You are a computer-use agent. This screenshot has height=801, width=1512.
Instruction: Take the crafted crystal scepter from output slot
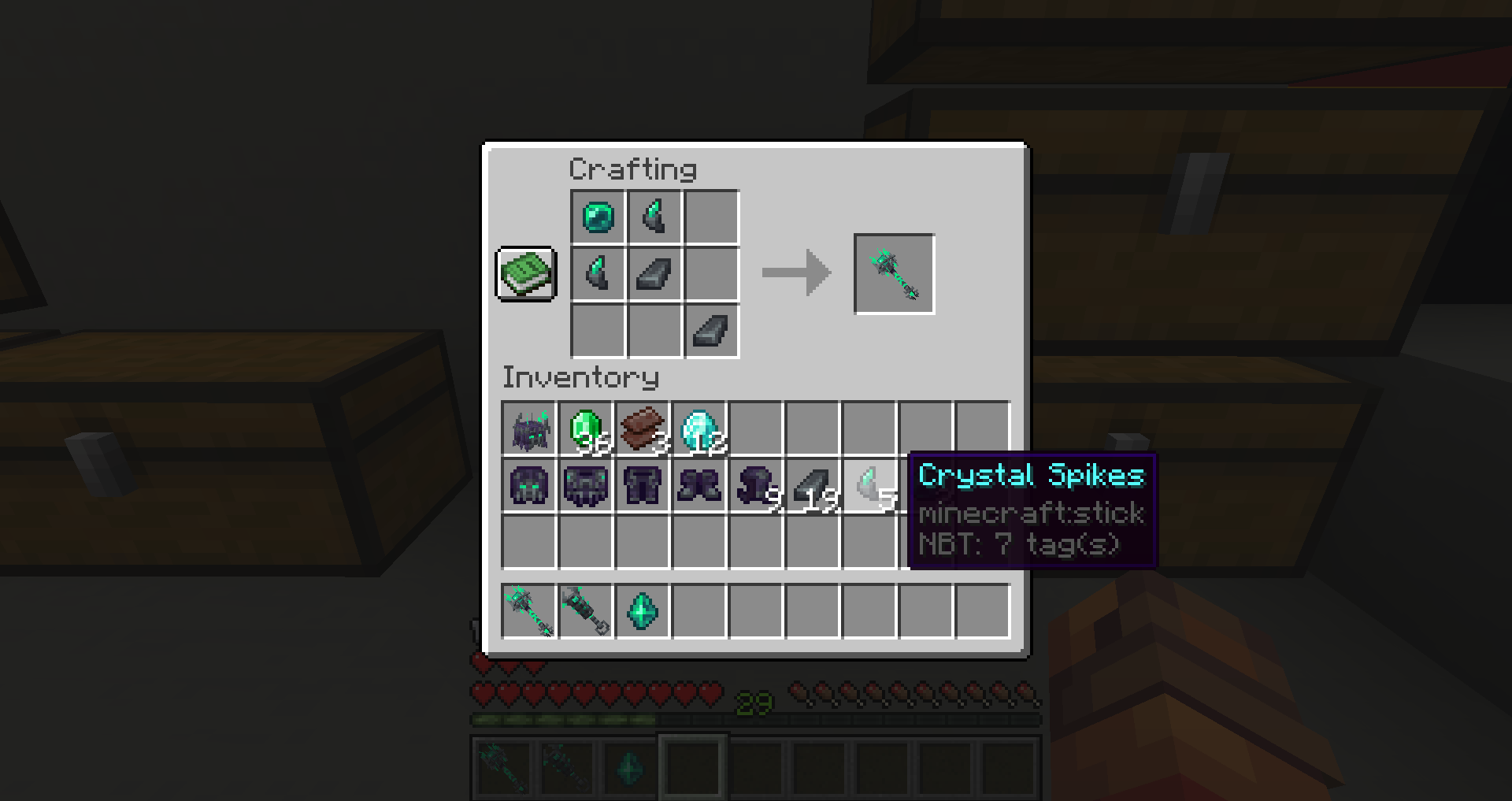[894, 273]
